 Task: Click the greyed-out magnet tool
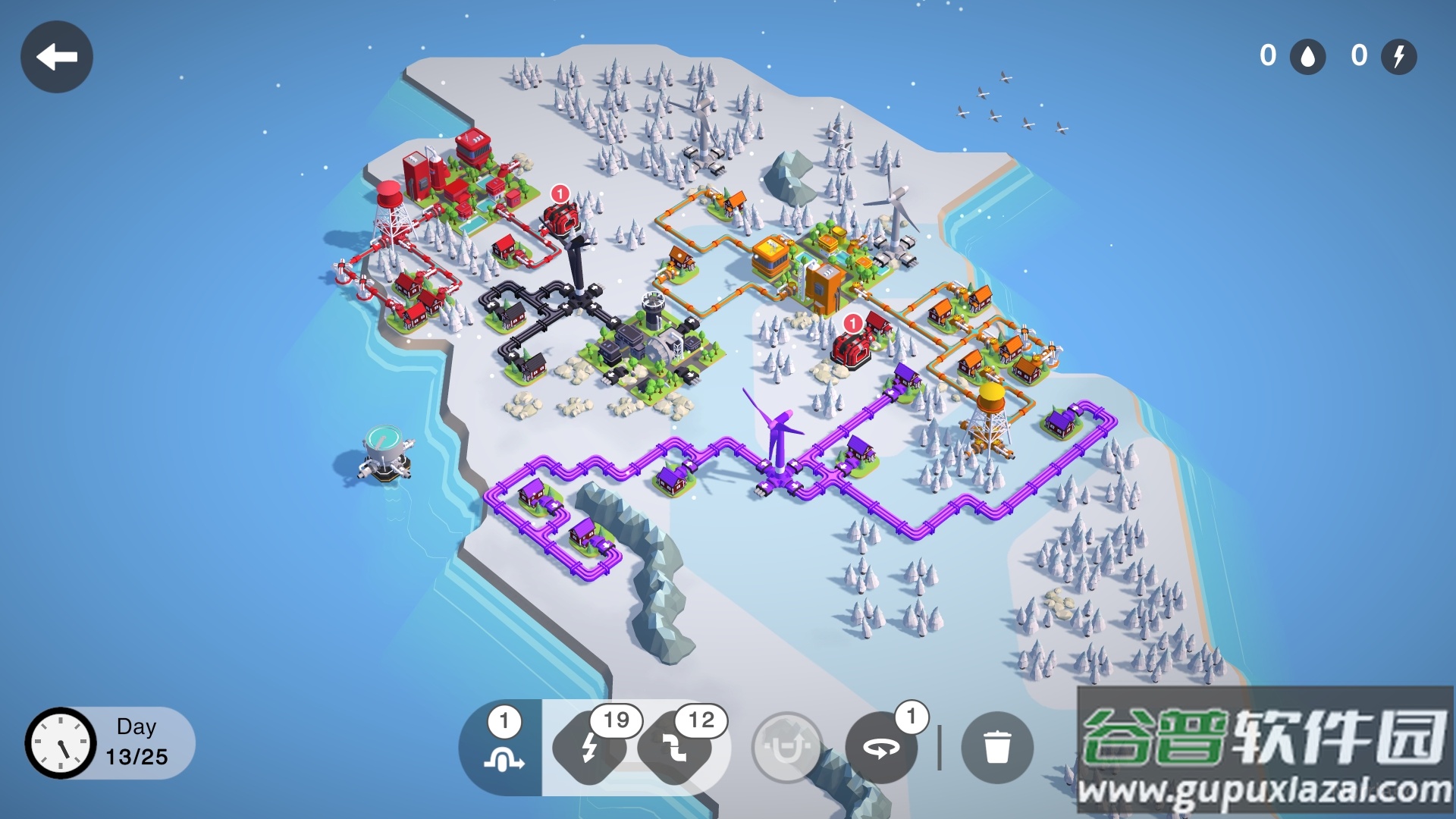point(787,748)
